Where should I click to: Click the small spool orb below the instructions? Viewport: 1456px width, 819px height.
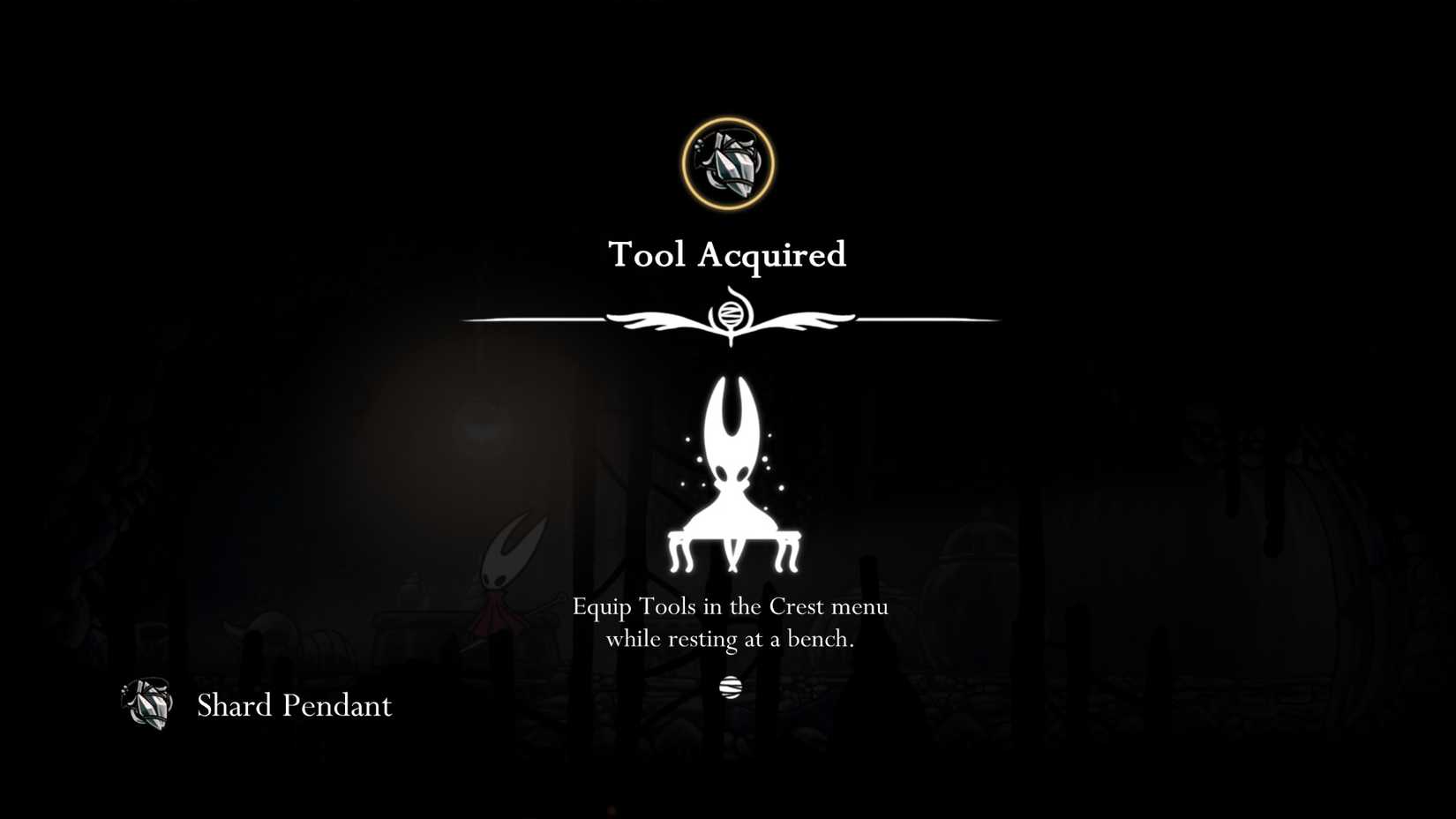click(x=730, y=687)
